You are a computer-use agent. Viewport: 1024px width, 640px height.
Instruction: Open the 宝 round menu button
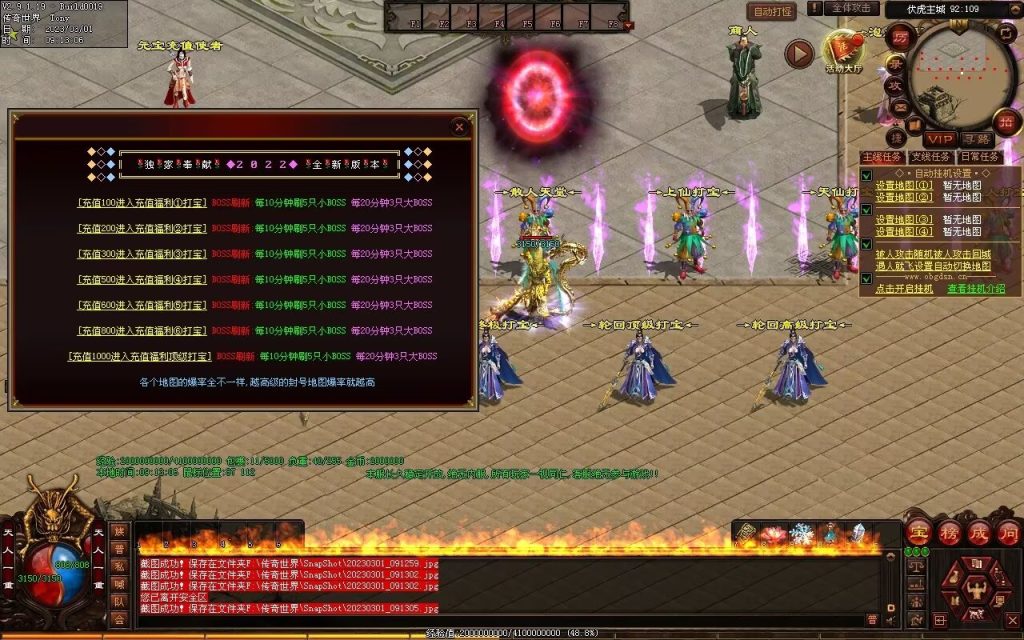pos(919,531)
